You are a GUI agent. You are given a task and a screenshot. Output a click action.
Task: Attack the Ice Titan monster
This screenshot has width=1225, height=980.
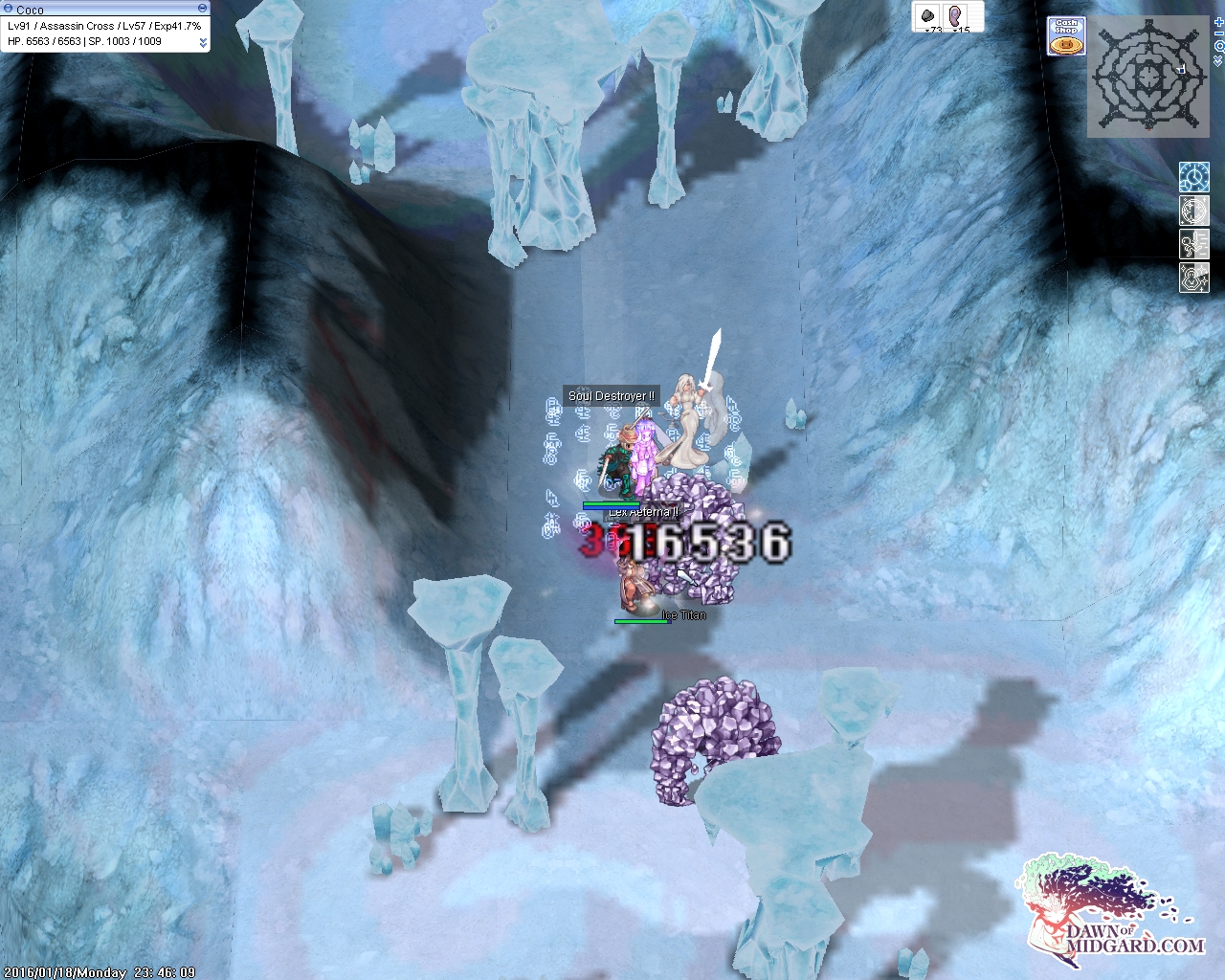pyautogui.click(x=635, y=586)
